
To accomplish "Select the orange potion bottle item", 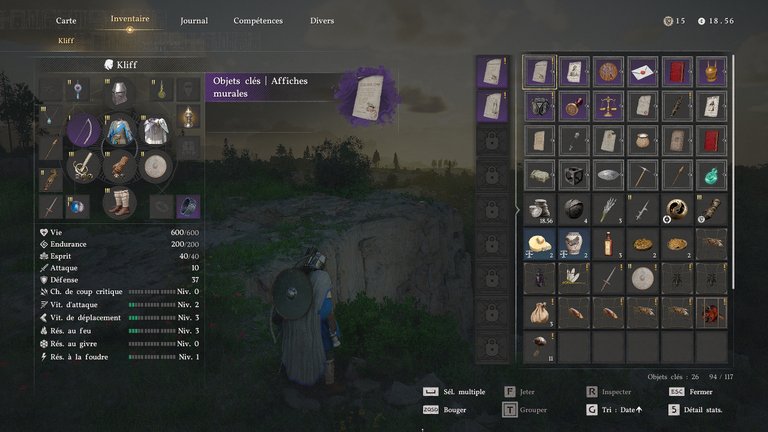I will (608, 242).
